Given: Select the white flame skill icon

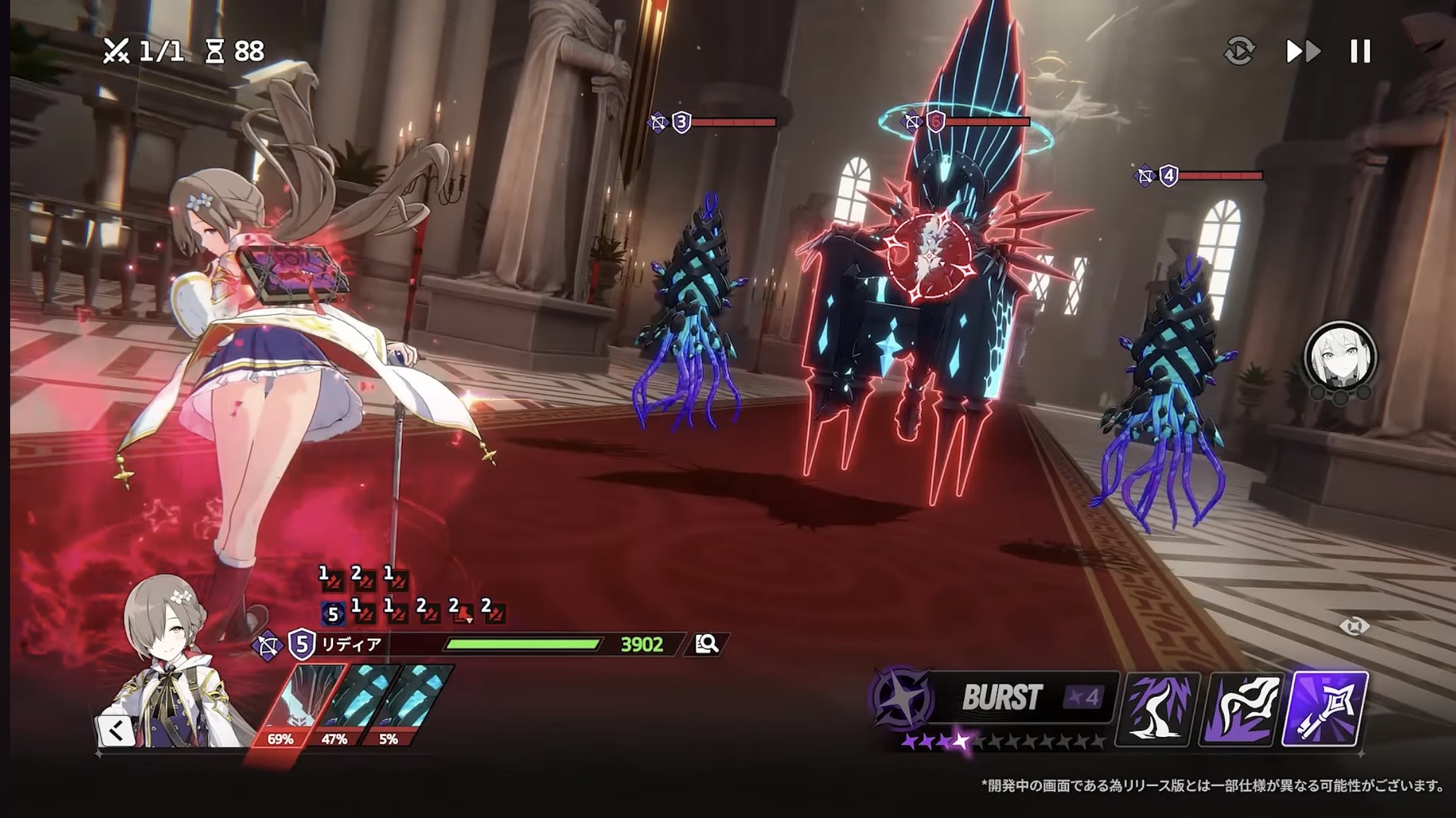Looking at the screenshot, I should [x=1157, y=708].
